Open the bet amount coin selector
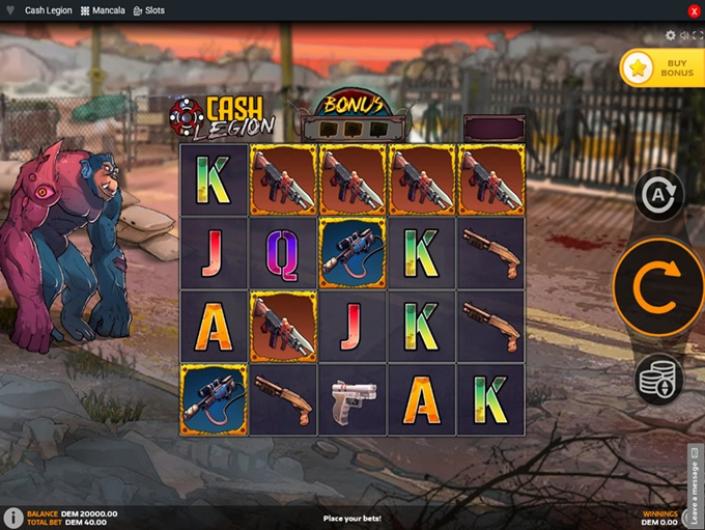The width and height of the screenshot is (705, 530). pyautogui.click(x=658, y=380)
